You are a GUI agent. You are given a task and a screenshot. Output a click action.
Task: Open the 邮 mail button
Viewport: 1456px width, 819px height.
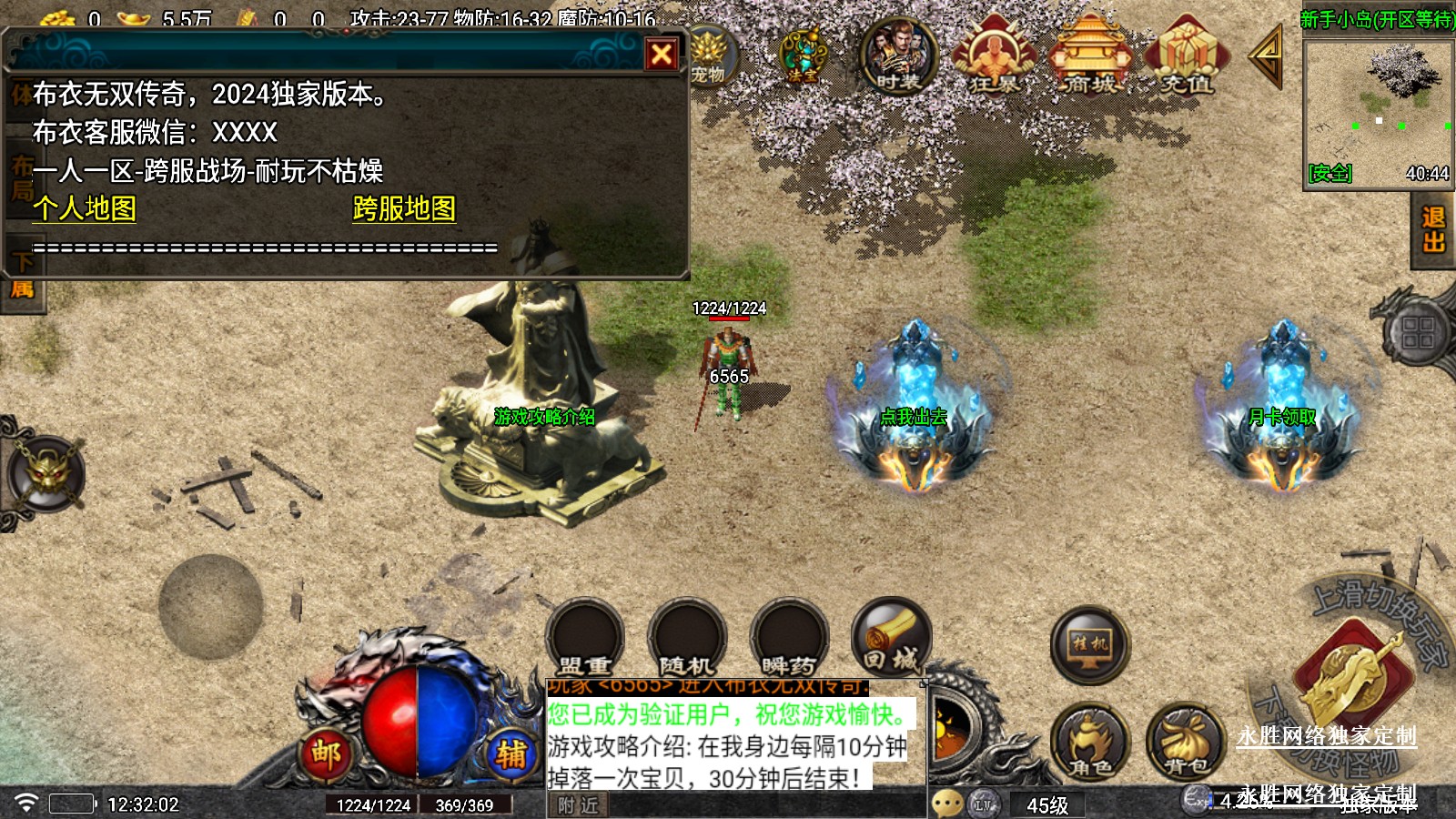tap(326, 753)
